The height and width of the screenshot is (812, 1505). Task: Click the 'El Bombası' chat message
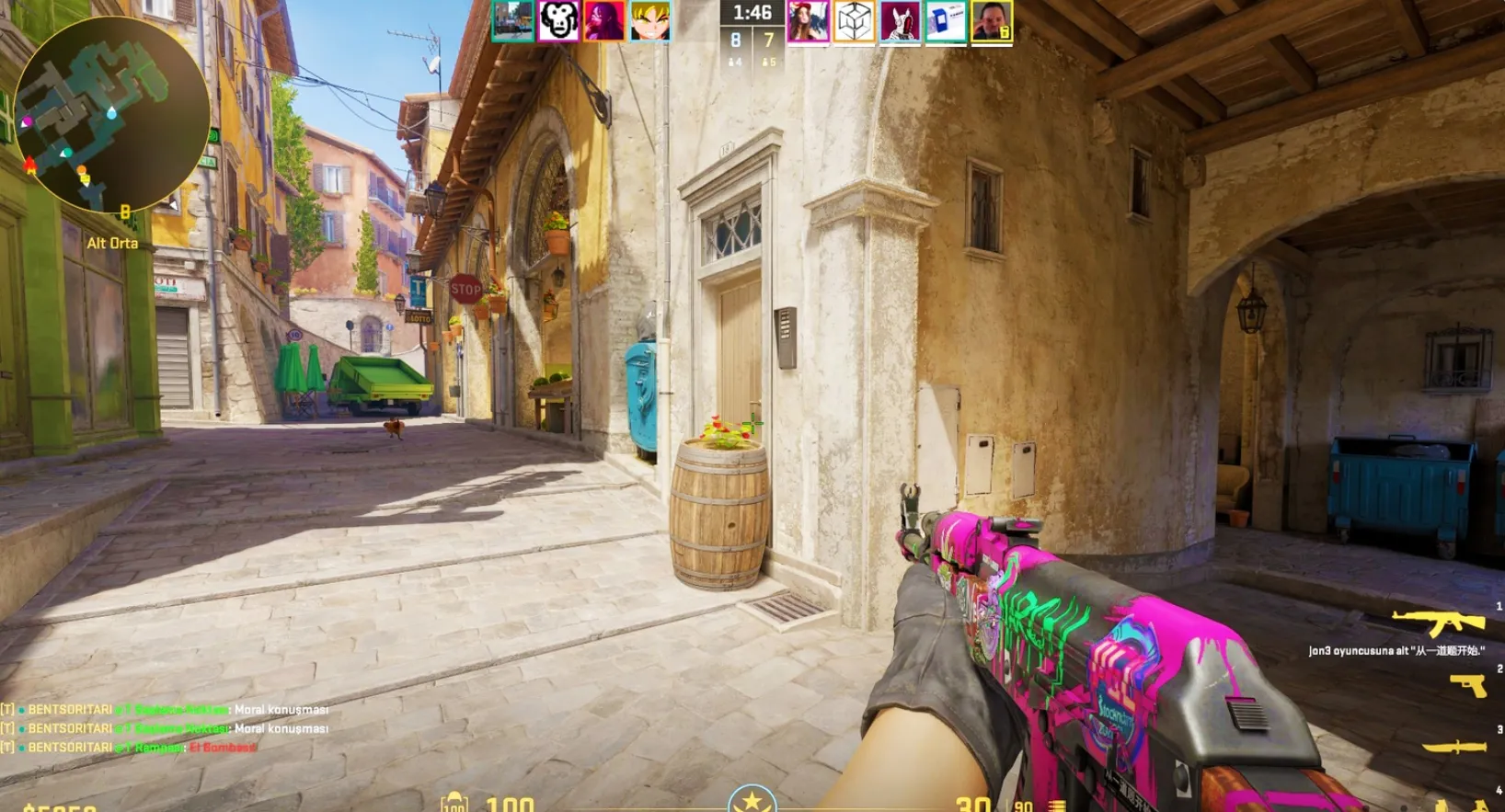point(224,747)
